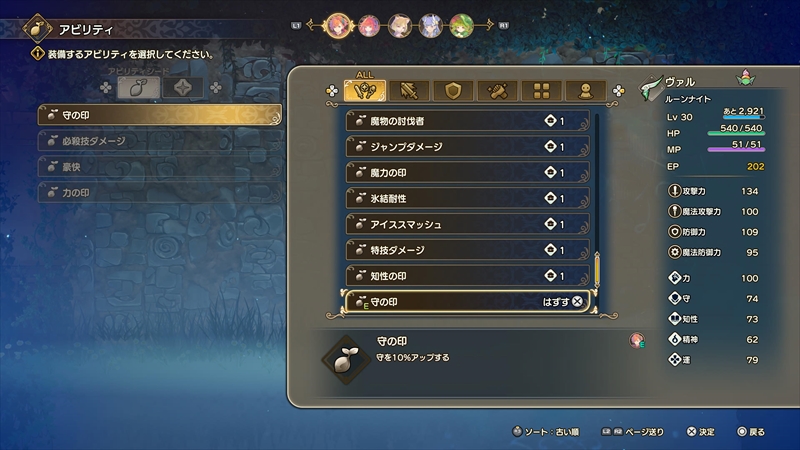800x450 pixels.
Task: Select the 必殺技ダメージ equipped slot
Action: [158, 141]
